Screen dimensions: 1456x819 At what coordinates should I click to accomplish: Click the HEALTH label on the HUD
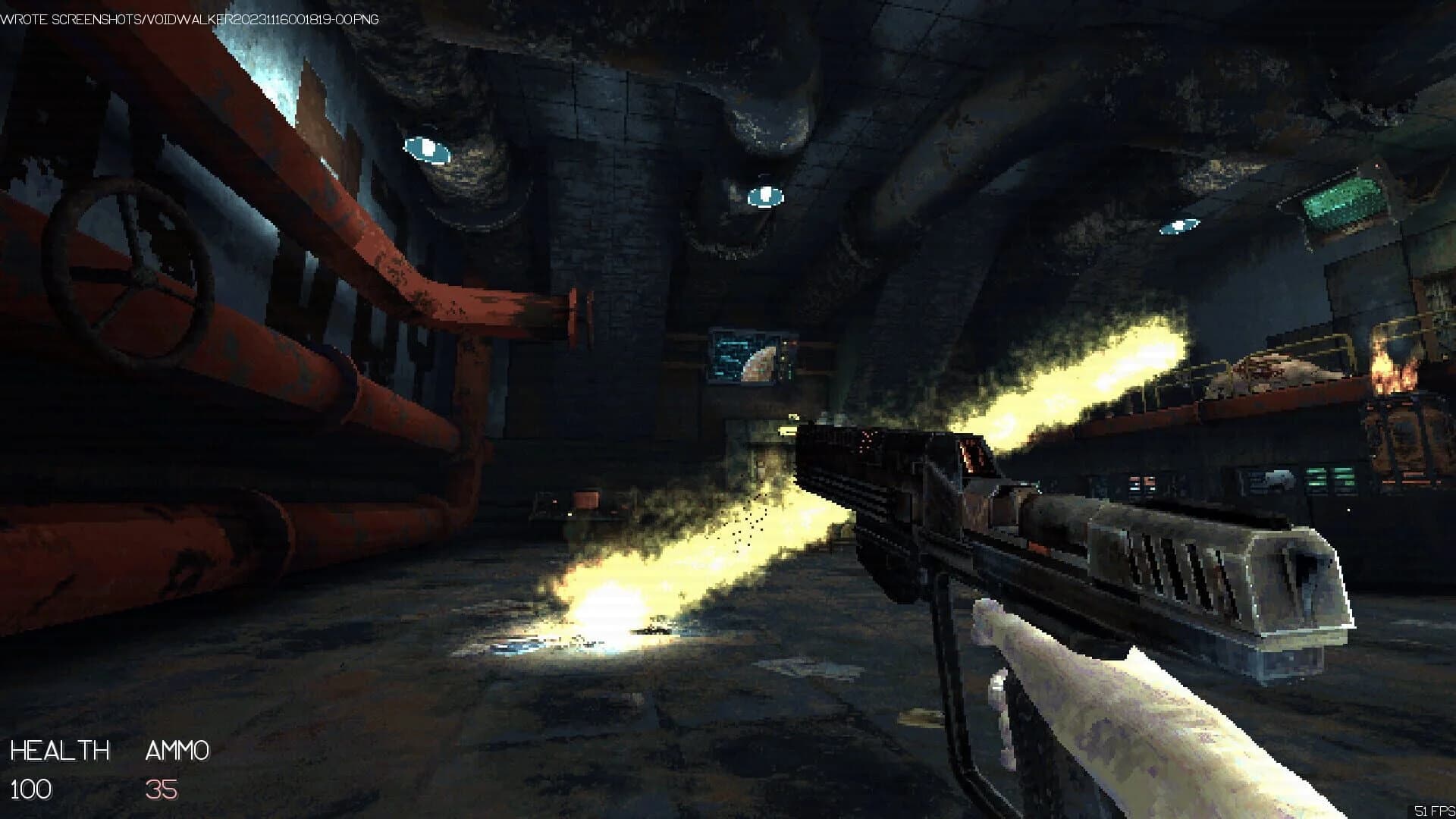click(61, 751)
